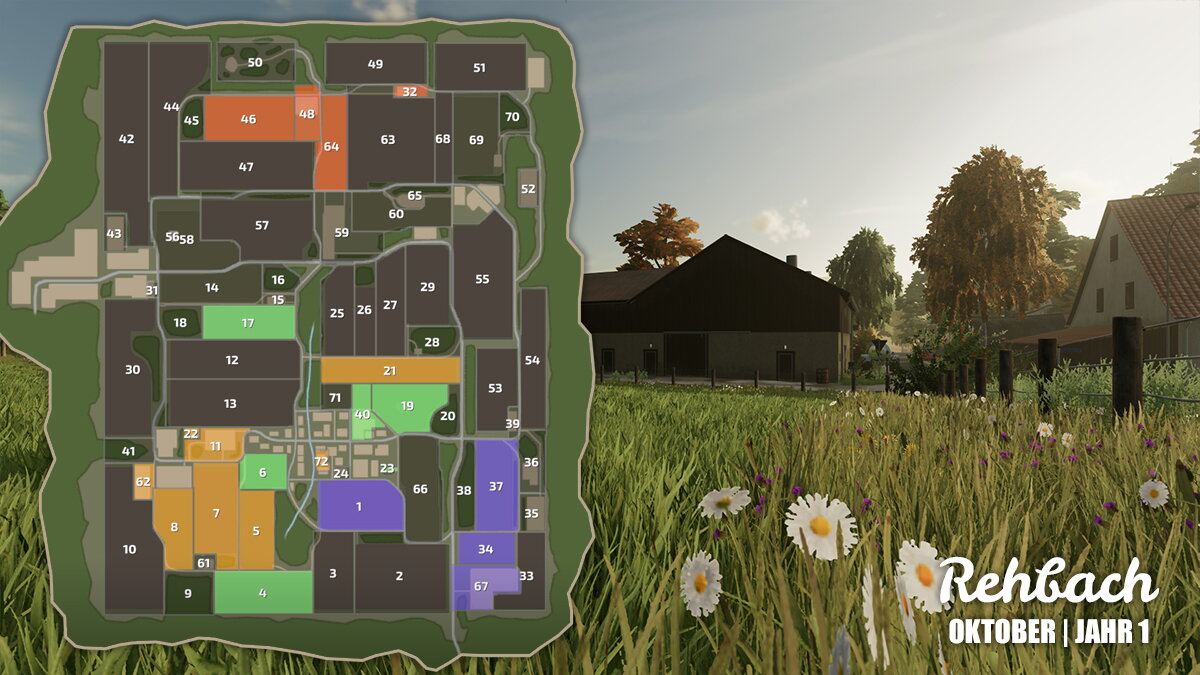
Task: Click orange field 7 on the map
Action: pyautogui.click(x=215, y=513)
